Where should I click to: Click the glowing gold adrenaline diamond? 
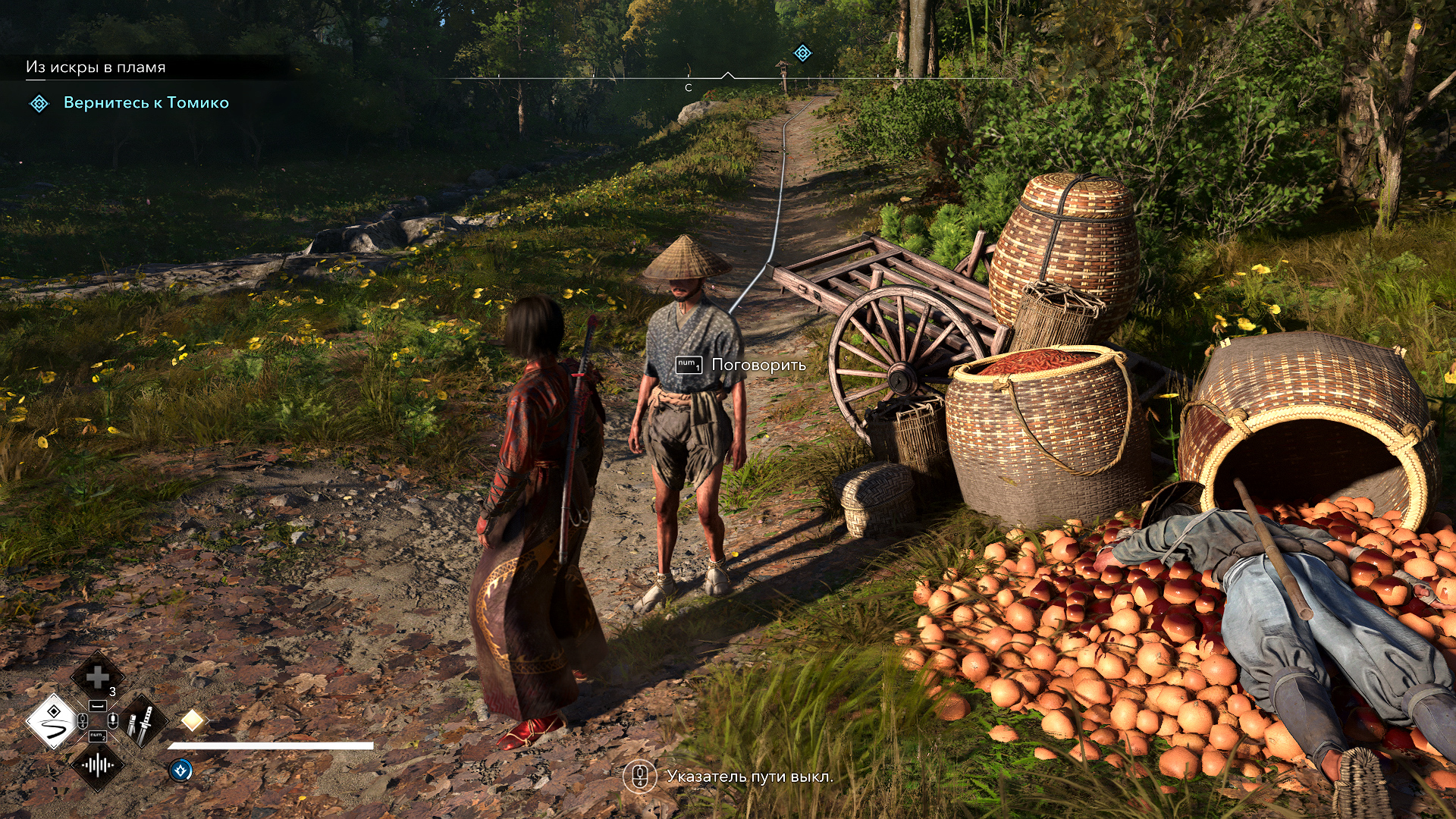click(x=193, y=720)
